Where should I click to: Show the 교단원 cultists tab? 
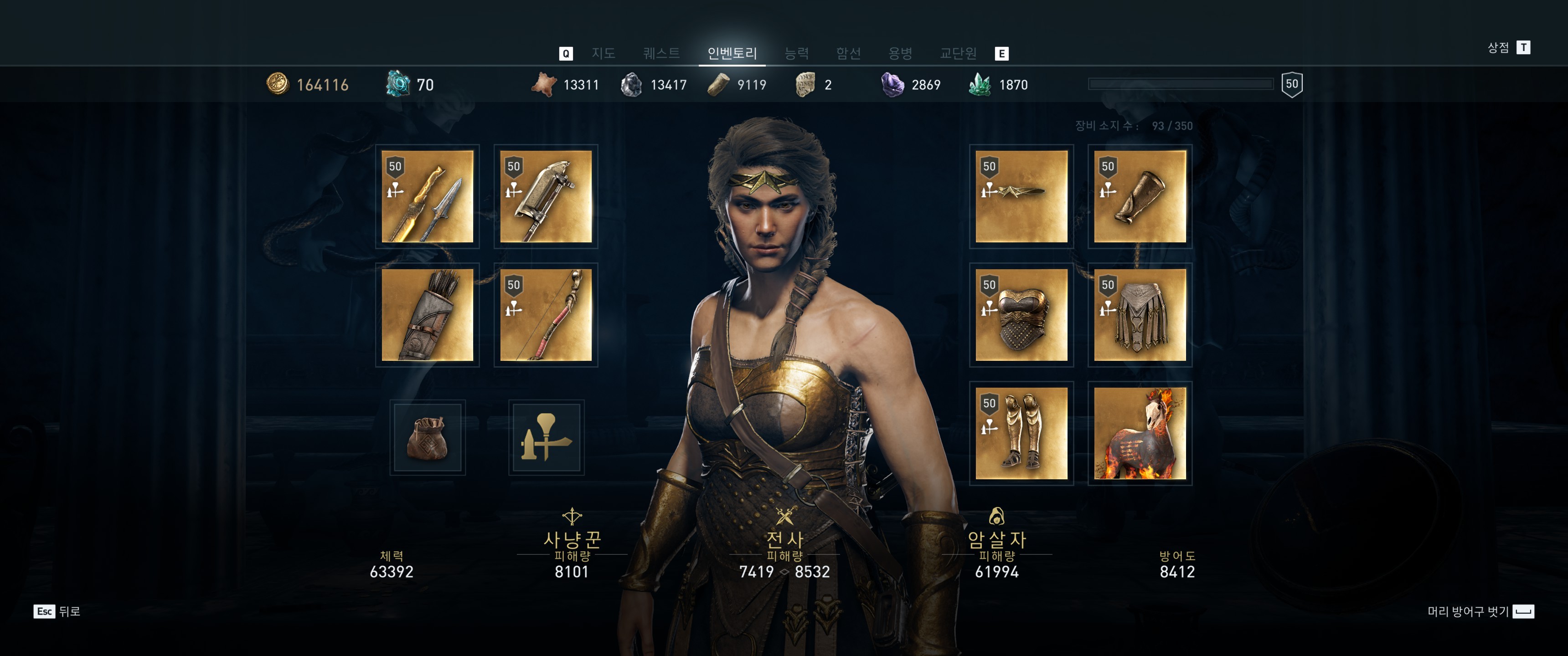coord(958,53)
